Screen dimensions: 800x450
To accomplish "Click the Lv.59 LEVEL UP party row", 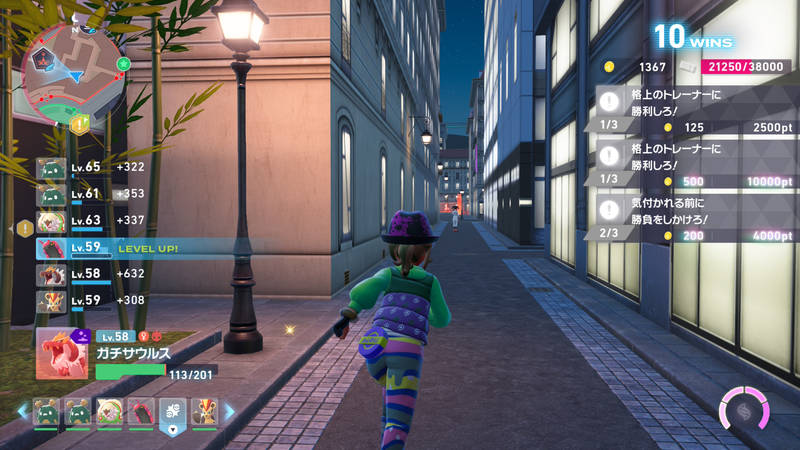I will point(120,248).
